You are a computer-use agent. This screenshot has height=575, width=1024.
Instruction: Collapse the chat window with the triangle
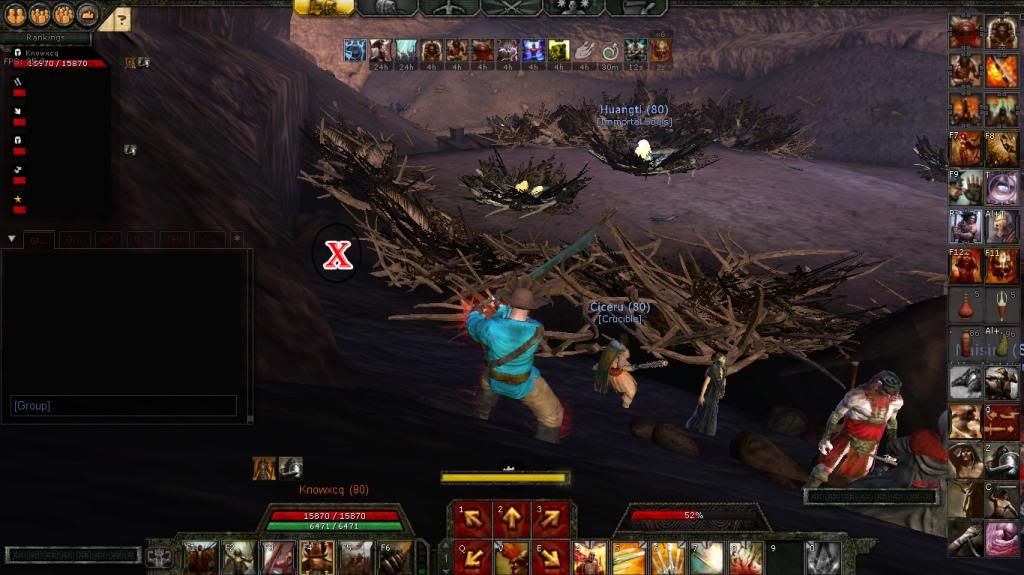tap(11, 239)
